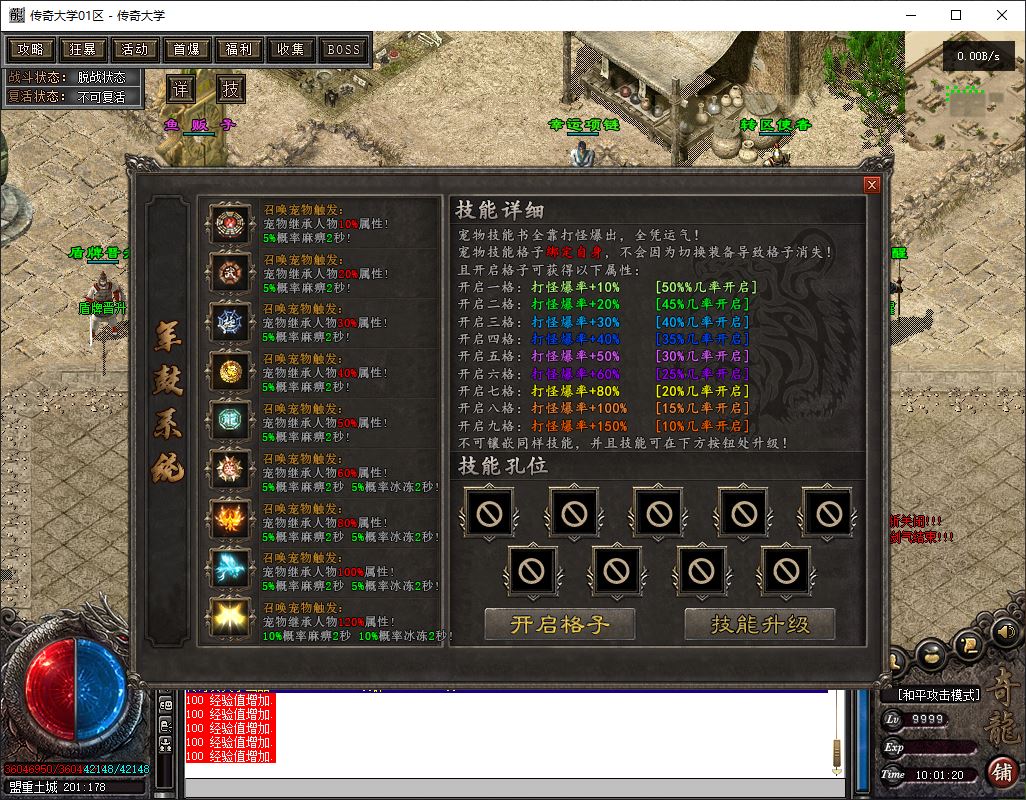Open the 攻略 guide menu
This screenshot has width=1026, height=800.
(x=30, y=49)
